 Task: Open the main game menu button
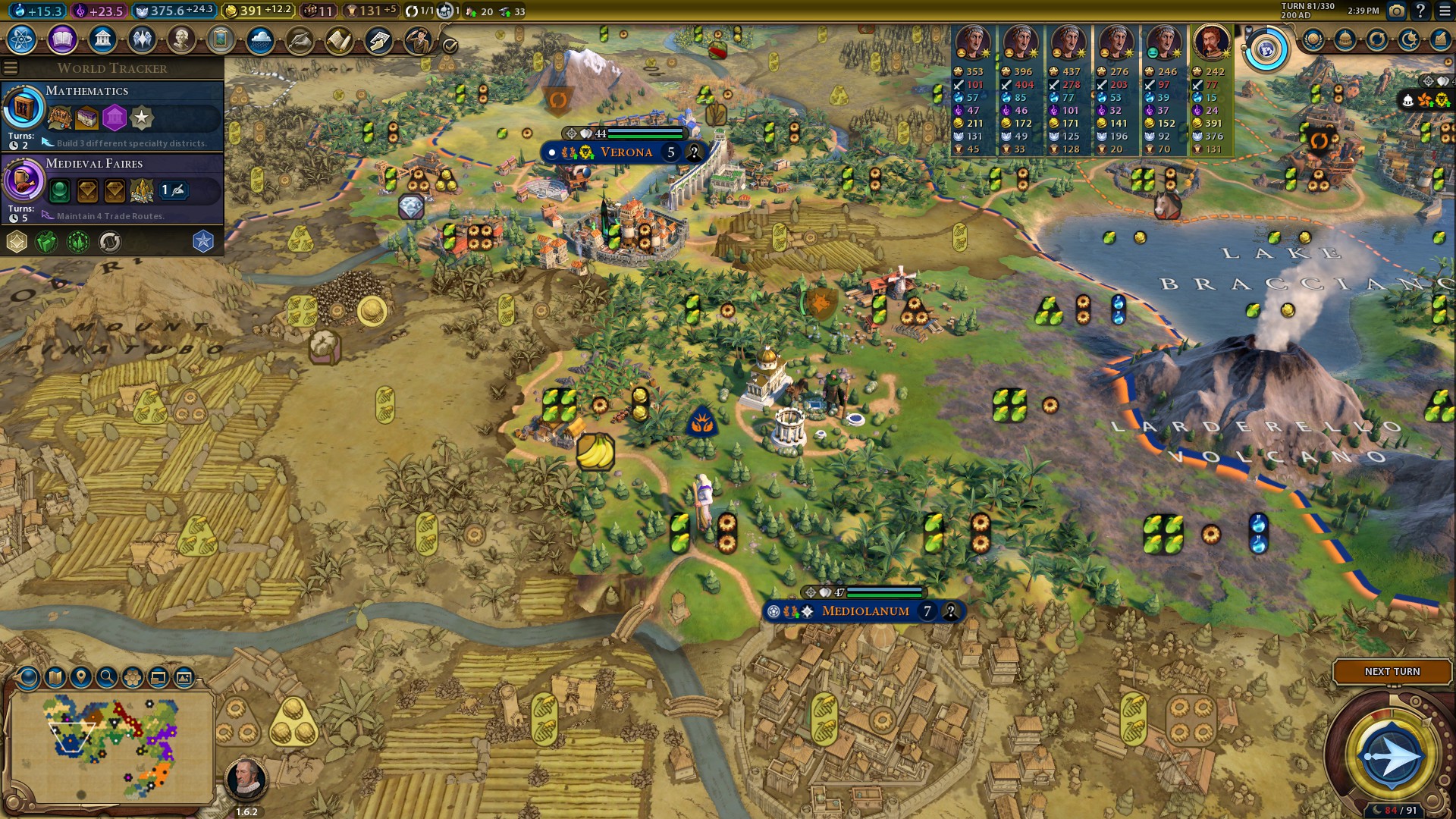click(1444, 11)
